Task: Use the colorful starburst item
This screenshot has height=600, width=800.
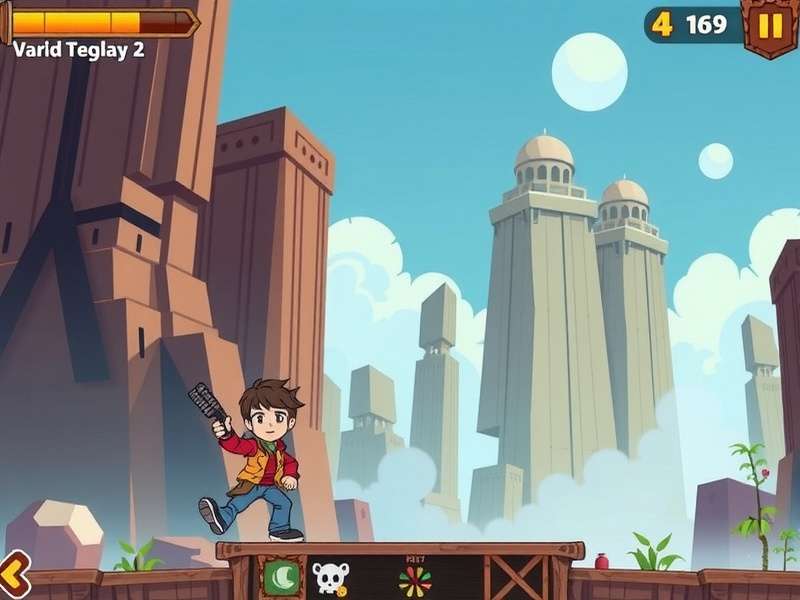Action: (414, 580)
